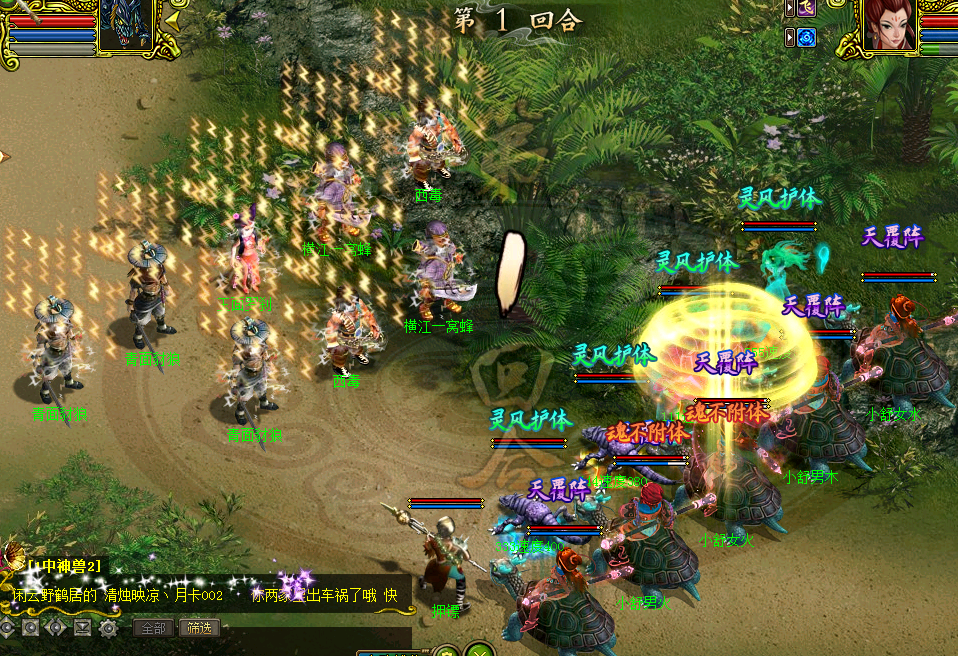Open chat settings gear icon

tap(108, 628)
